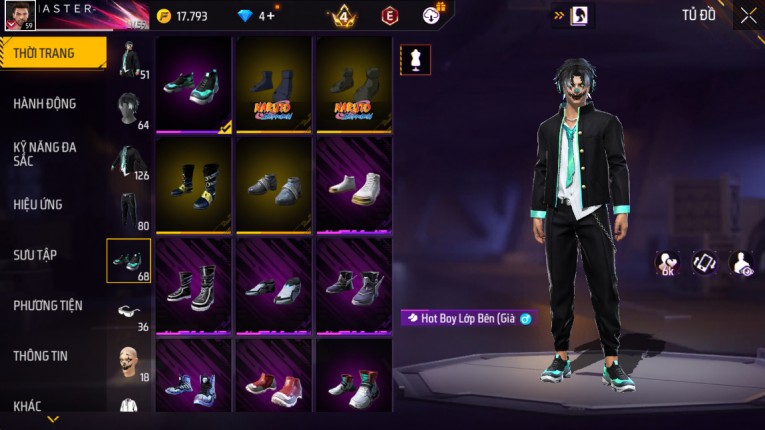Open the HIỆU ỨNG category
The height and width of the screenshot is (430, 765).
[39, 204]
